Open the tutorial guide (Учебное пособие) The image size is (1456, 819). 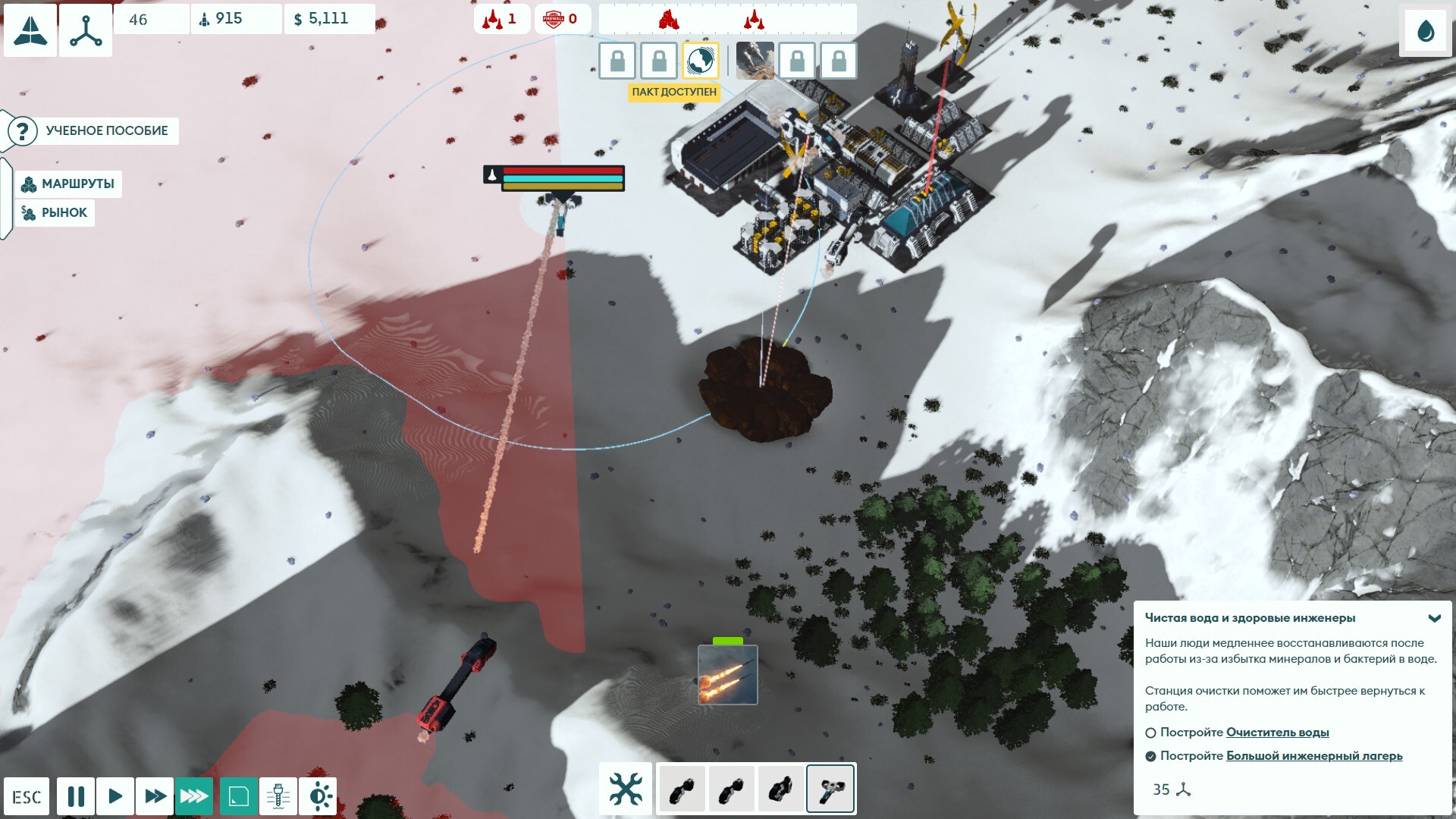click(93, 130)
